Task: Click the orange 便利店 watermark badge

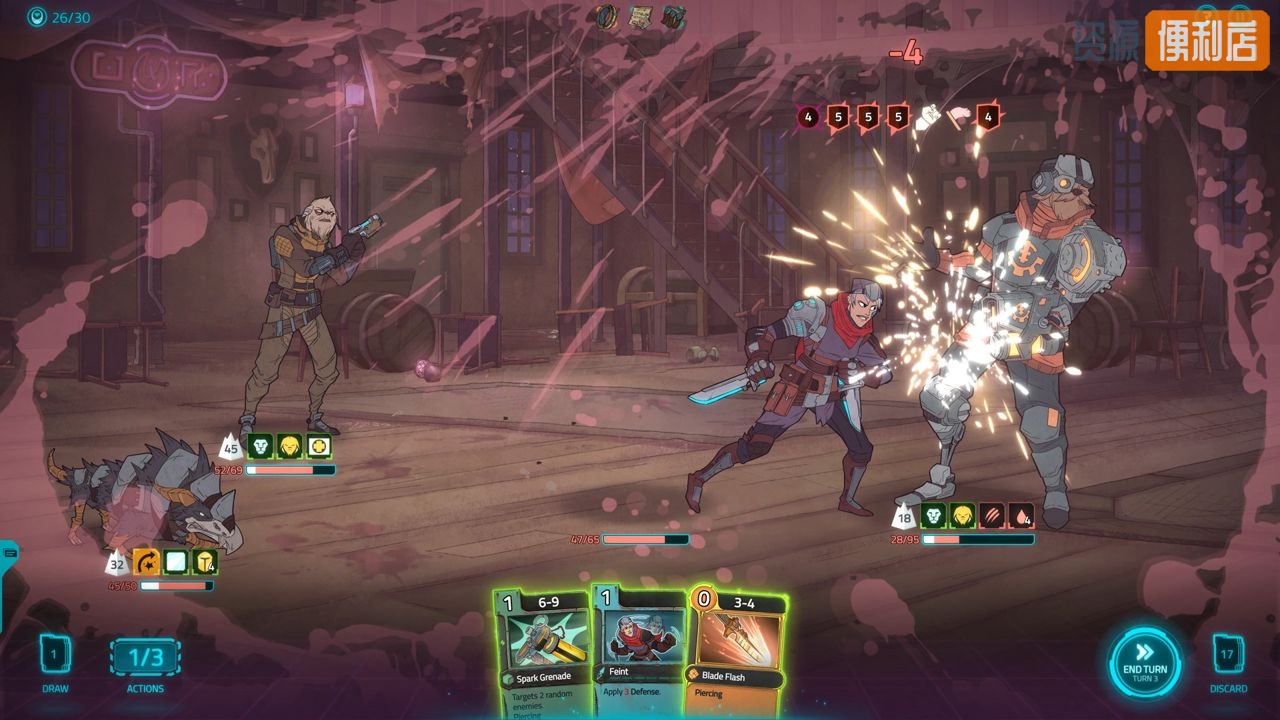Action: coord(1207,41)
